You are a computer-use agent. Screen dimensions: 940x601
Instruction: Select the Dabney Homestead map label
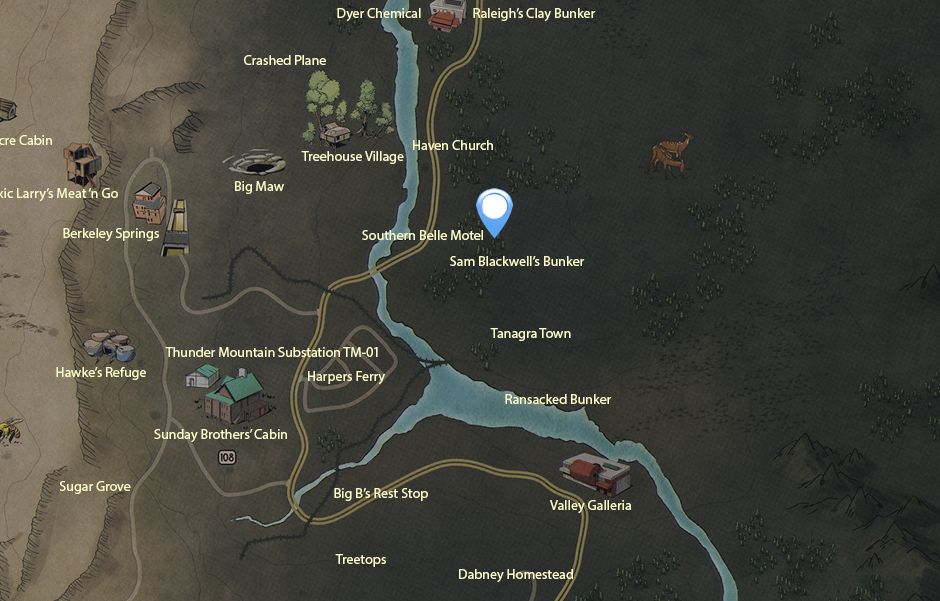pos(515,574)
